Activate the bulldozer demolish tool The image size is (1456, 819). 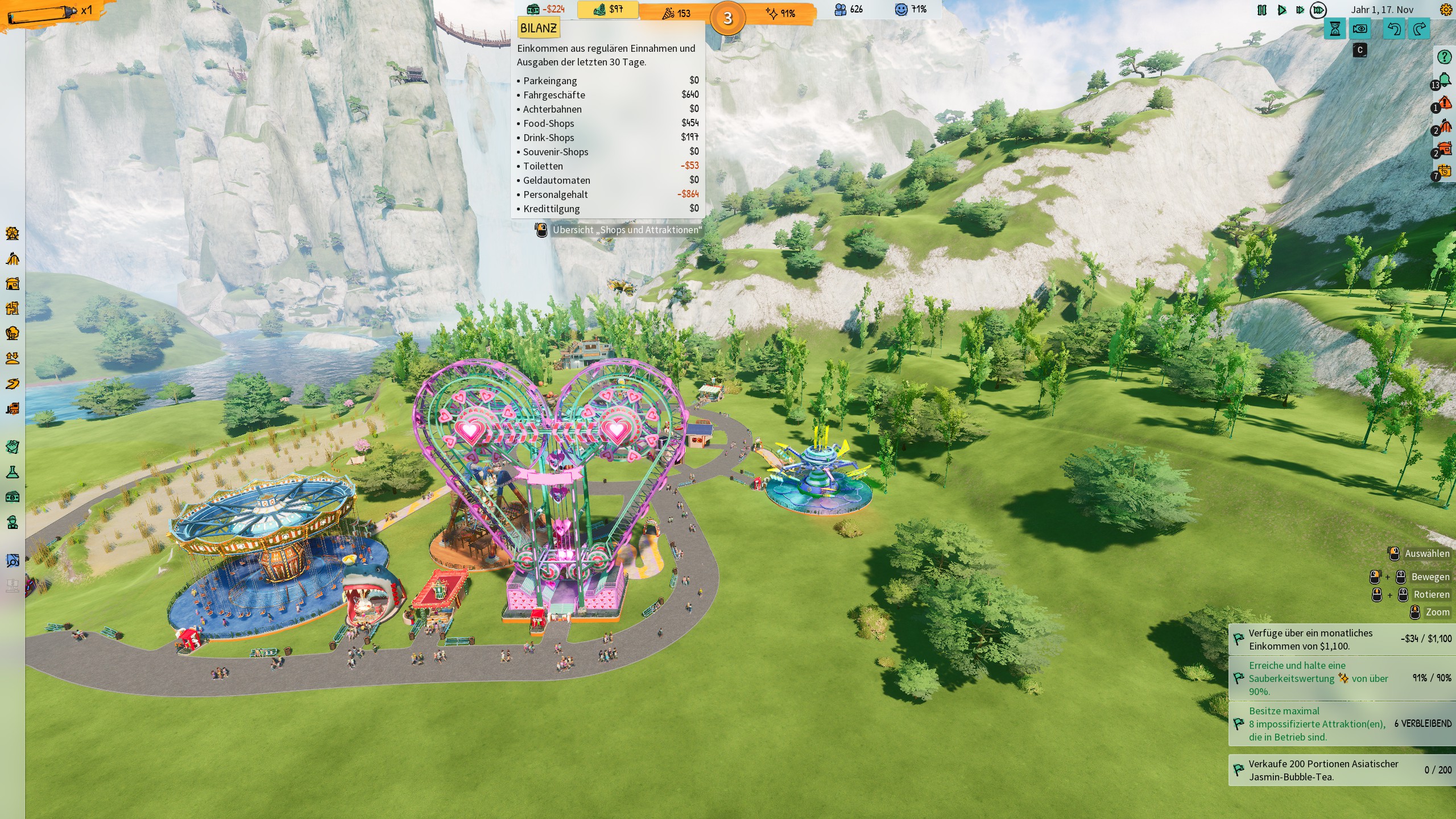click(13, 408)
